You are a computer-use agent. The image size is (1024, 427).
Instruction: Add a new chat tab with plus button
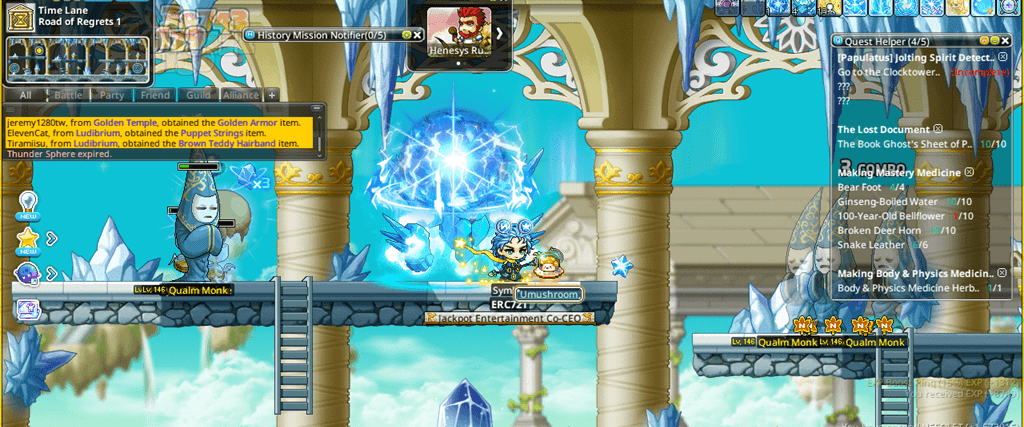[x=272, y=95]
